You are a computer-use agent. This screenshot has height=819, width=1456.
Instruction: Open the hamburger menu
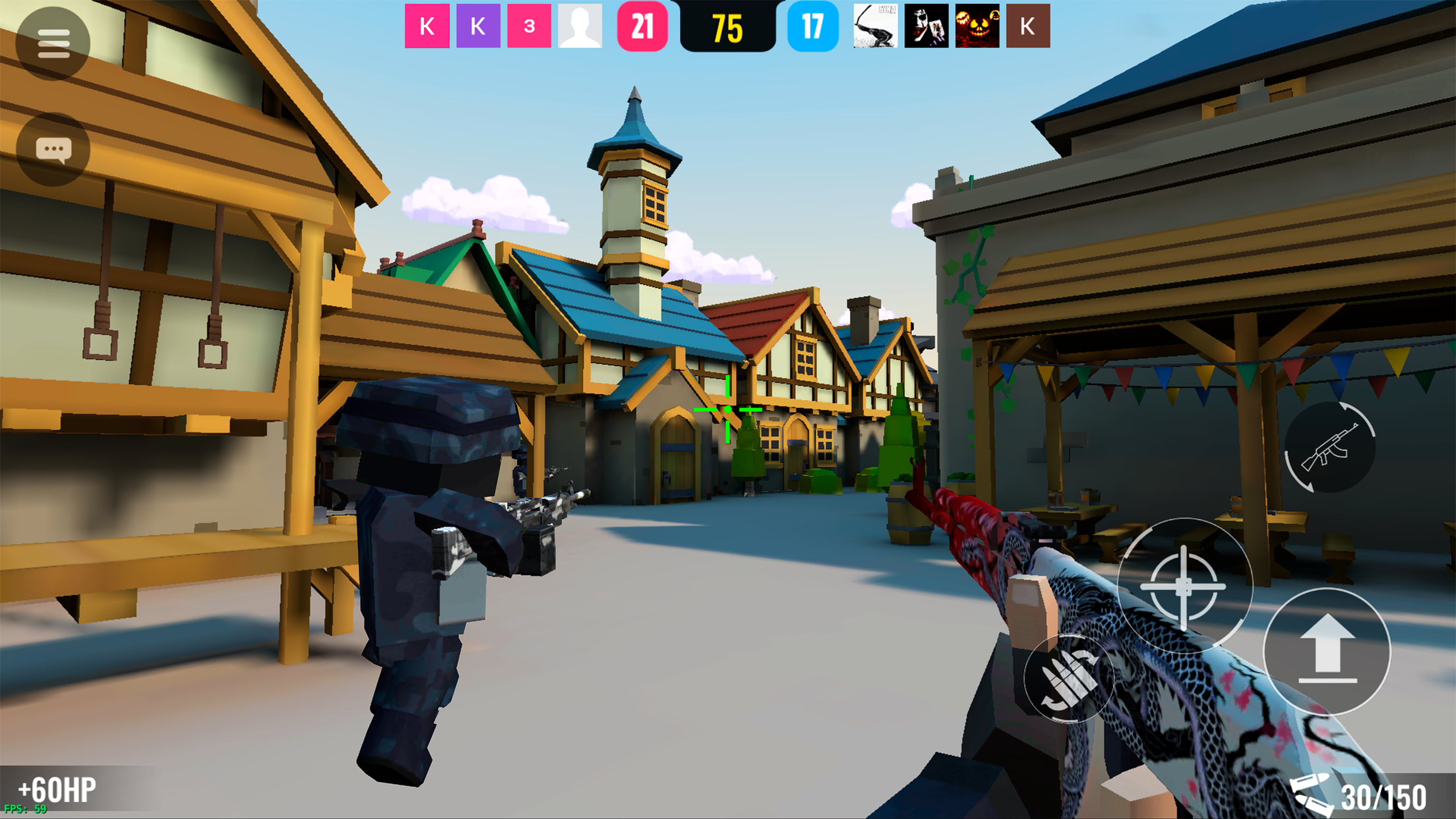(x=53, y=44)
